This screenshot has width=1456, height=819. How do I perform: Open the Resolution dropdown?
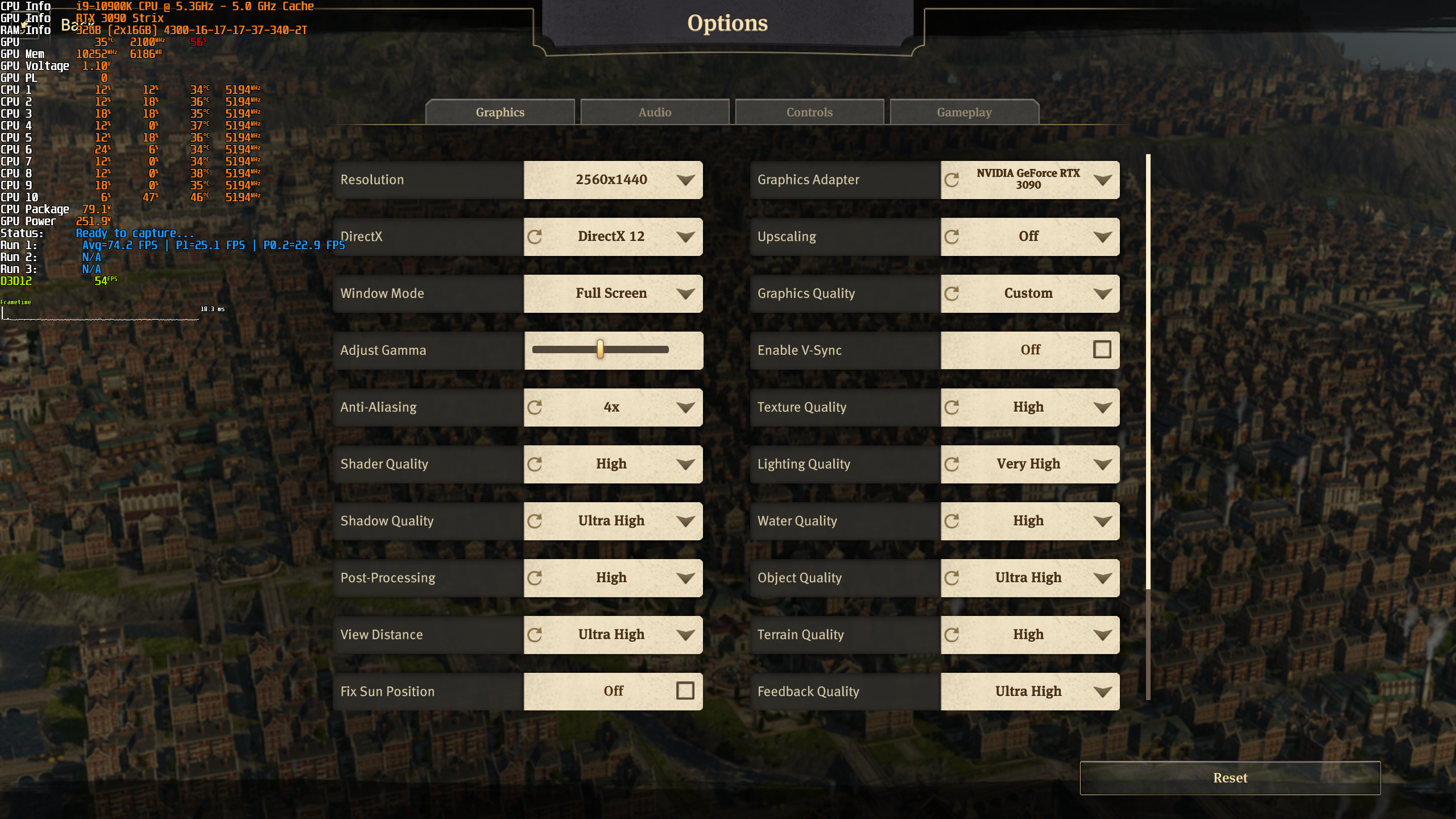[685, 180]
